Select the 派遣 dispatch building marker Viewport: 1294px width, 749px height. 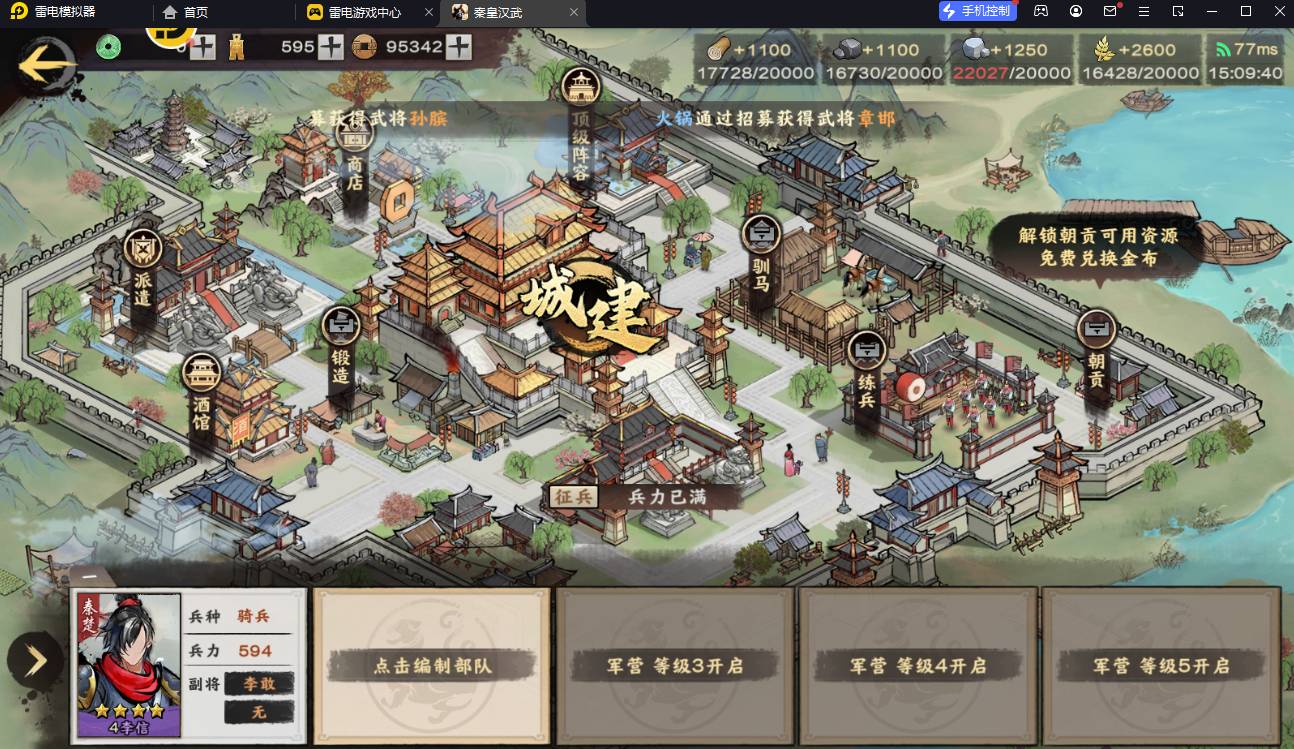coord(143,270)
